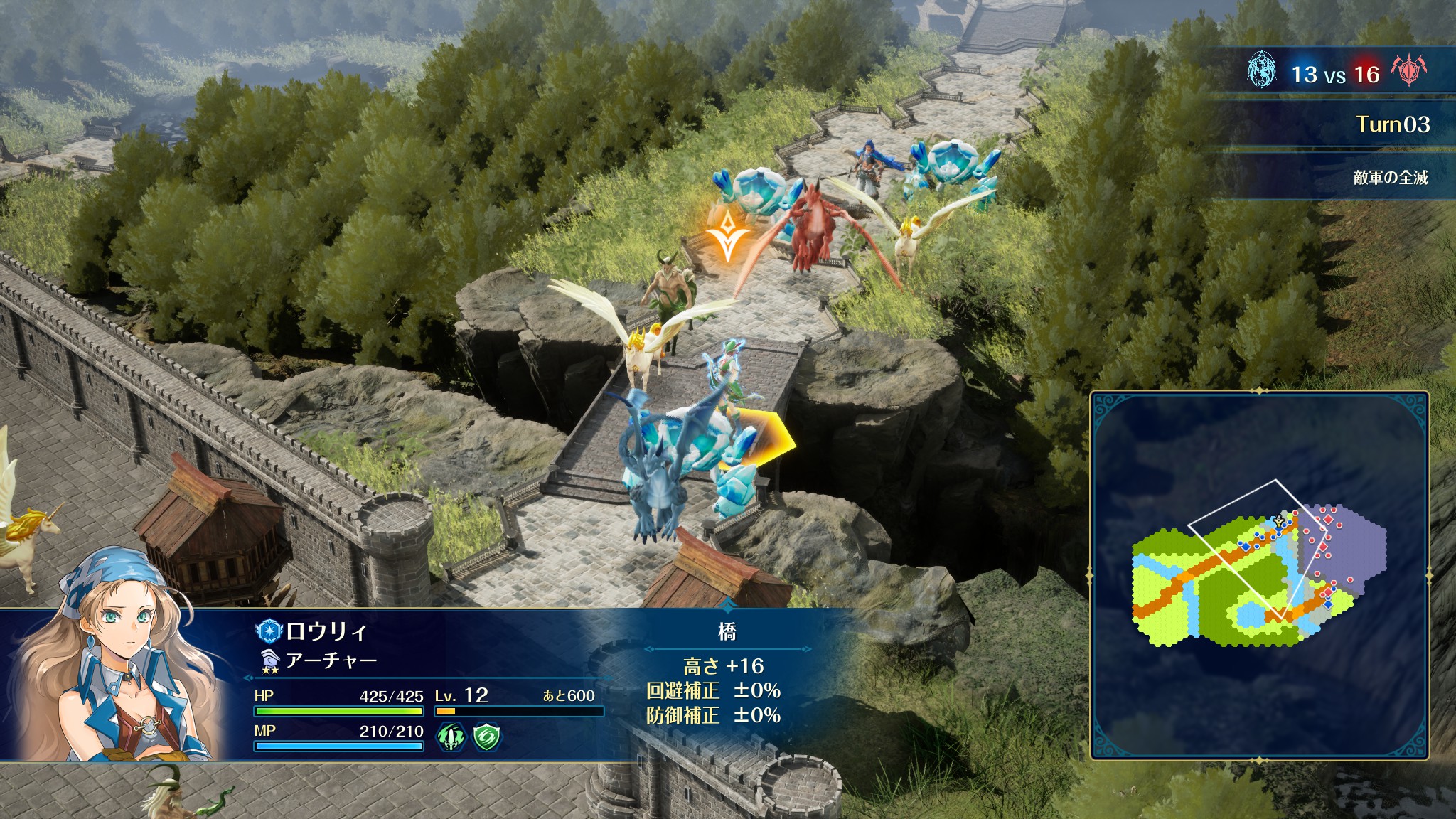Select the green sword attack-buff icon
The image size is (1456, 819).
[x=451, y=736]
